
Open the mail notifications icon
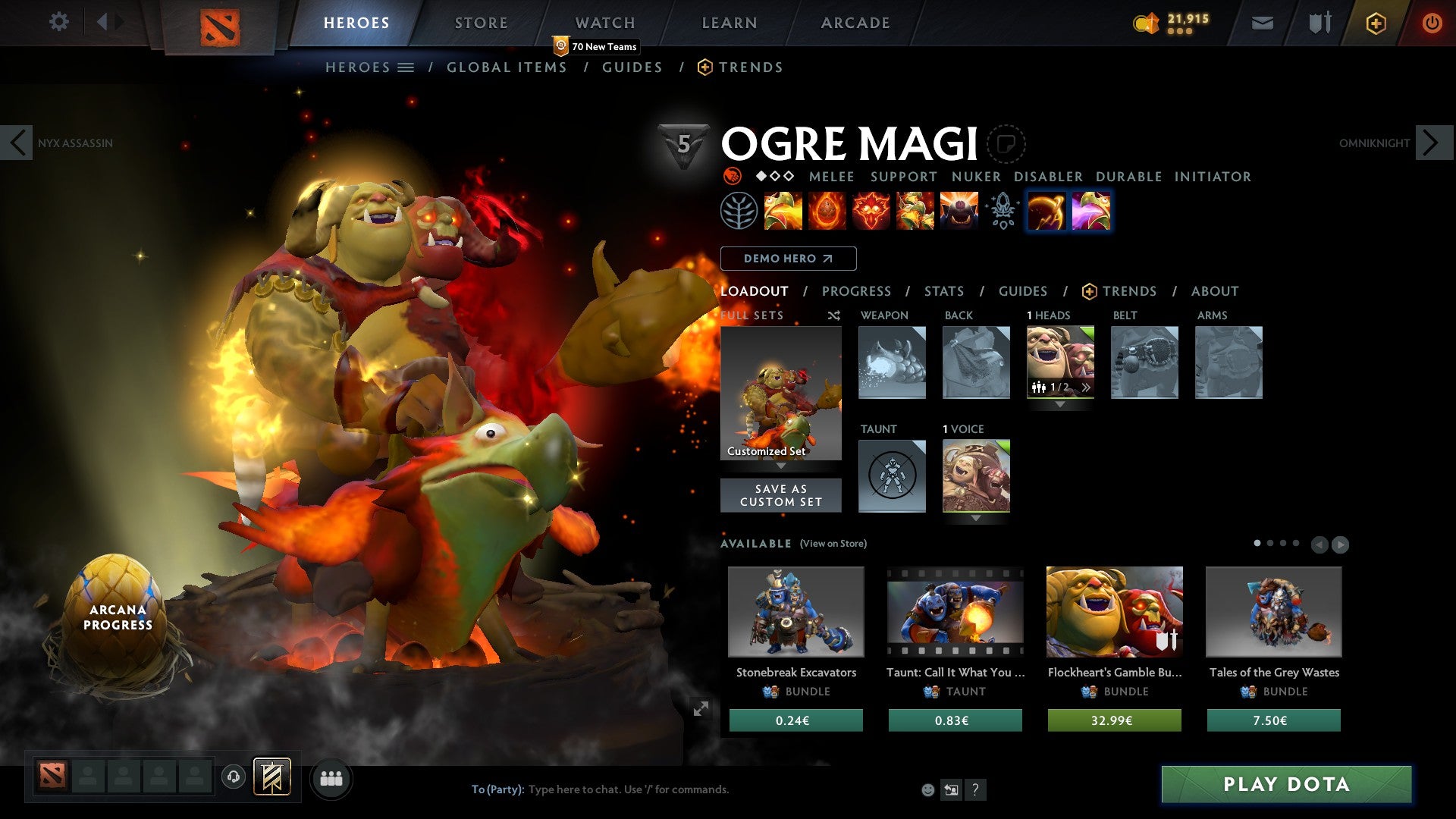click(x=1262, y=23)
